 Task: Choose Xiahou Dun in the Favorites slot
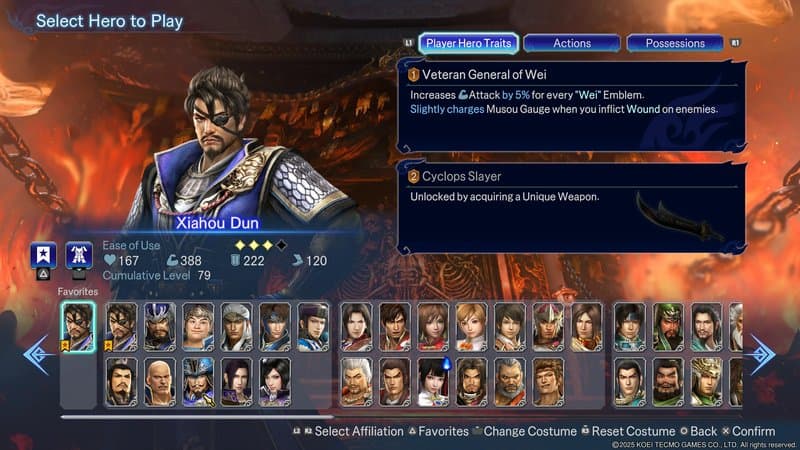coord(78,327)
